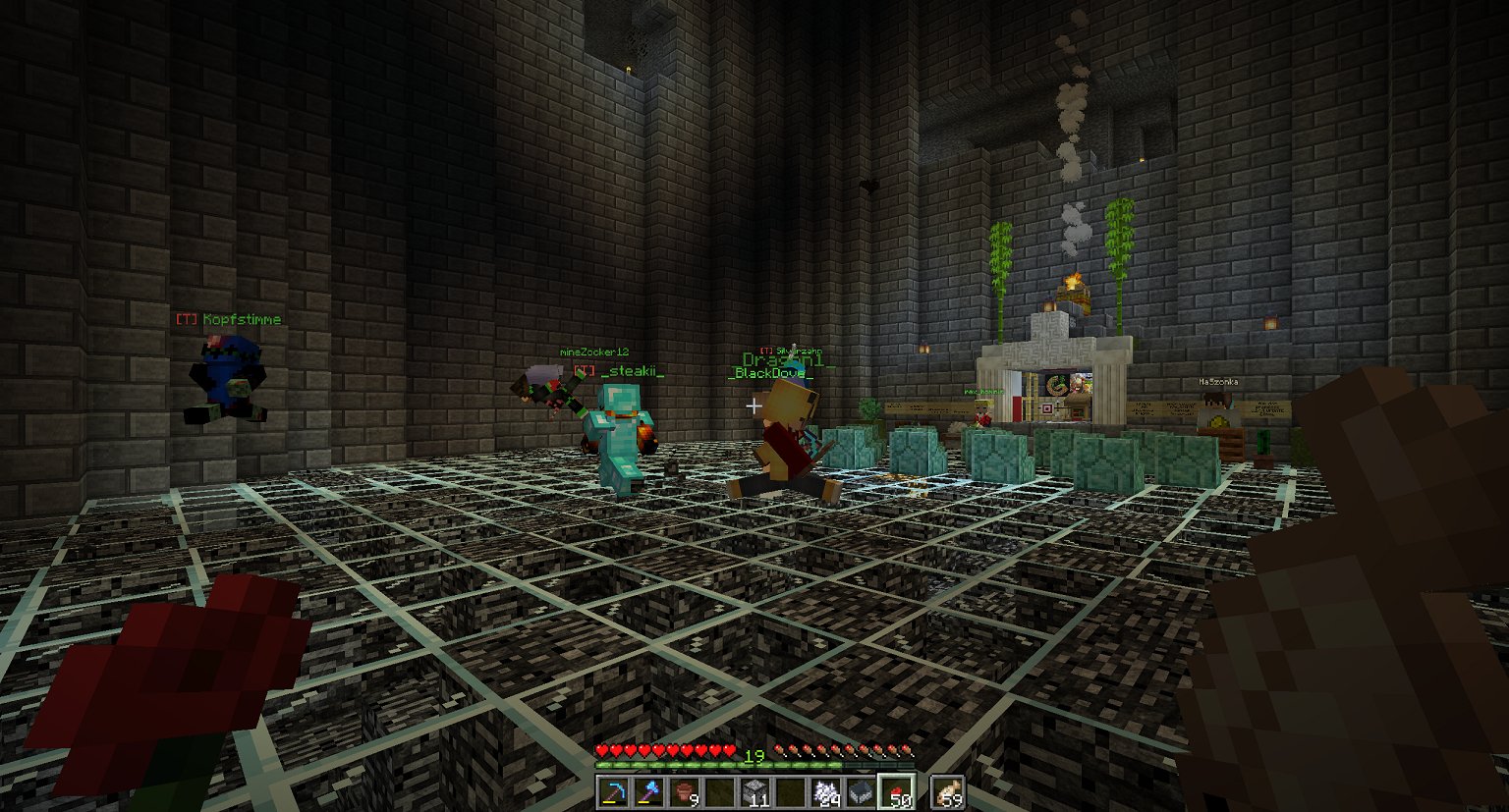Pick the white item stack of 24
Screen dimensions: 1509x812
825,791
